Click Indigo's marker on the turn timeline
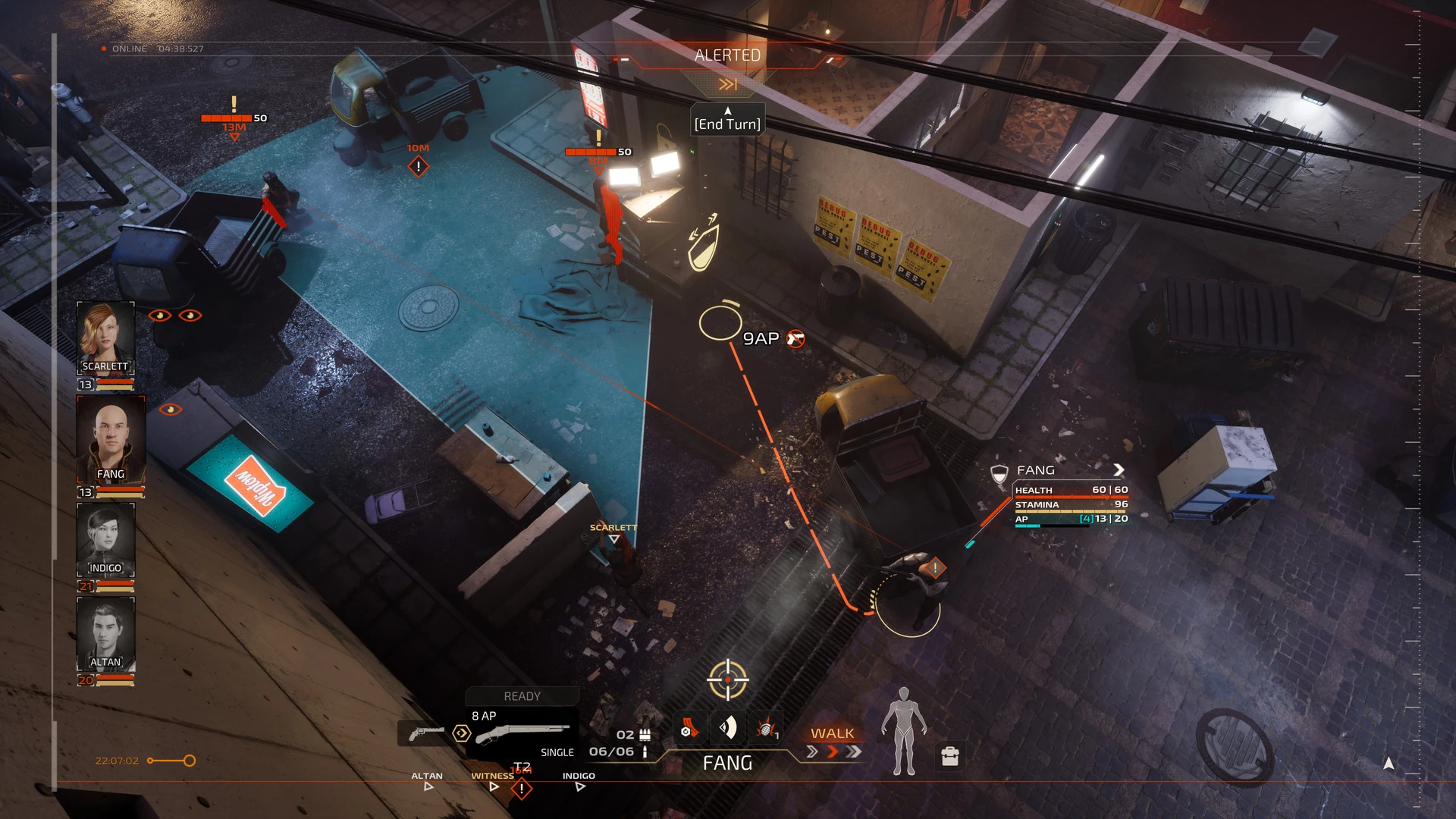The height and width of the screenshot is (819, 1456). 579,786
